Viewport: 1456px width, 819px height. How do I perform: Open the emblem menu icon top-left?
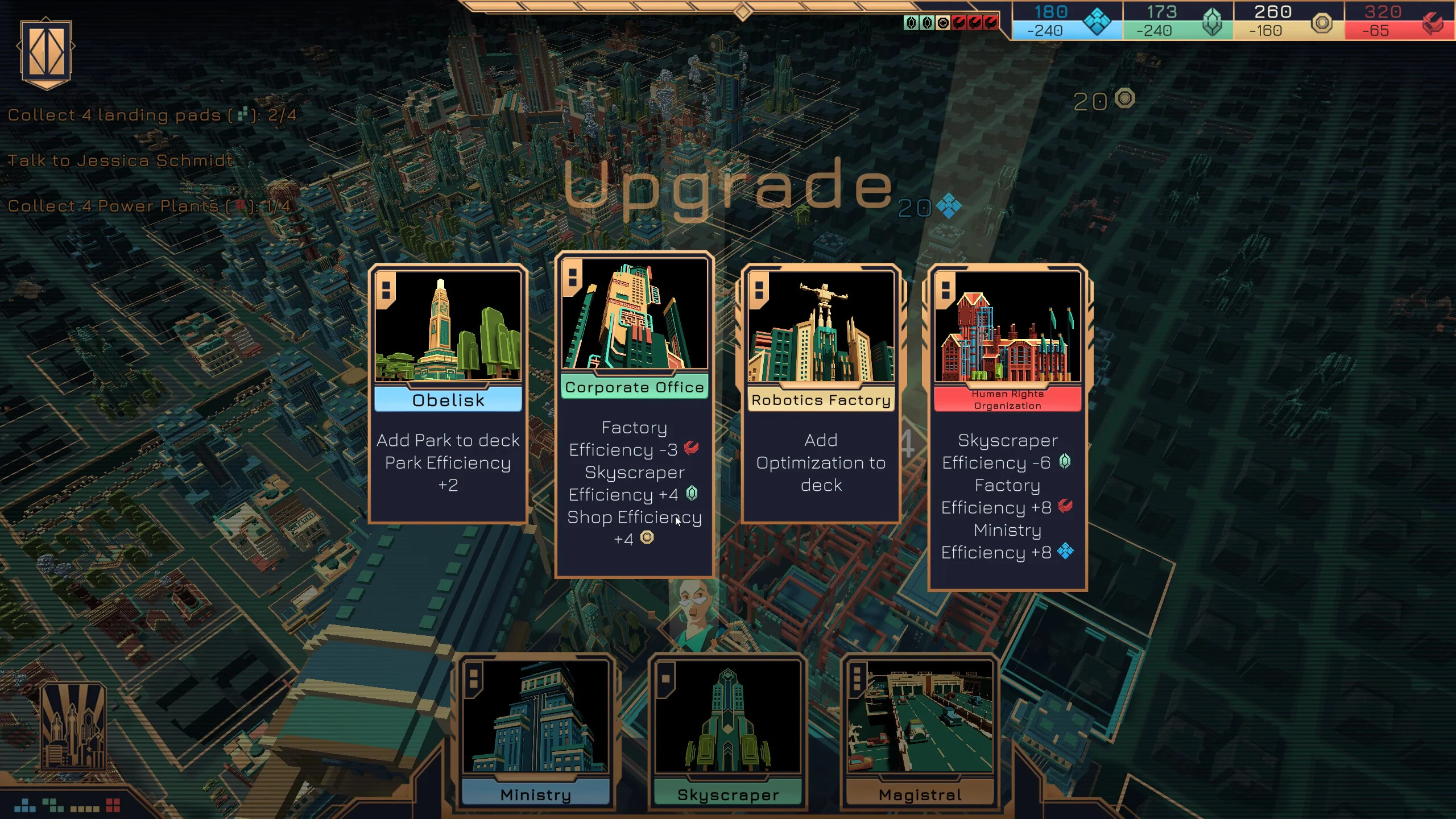(x=46, y=53)
